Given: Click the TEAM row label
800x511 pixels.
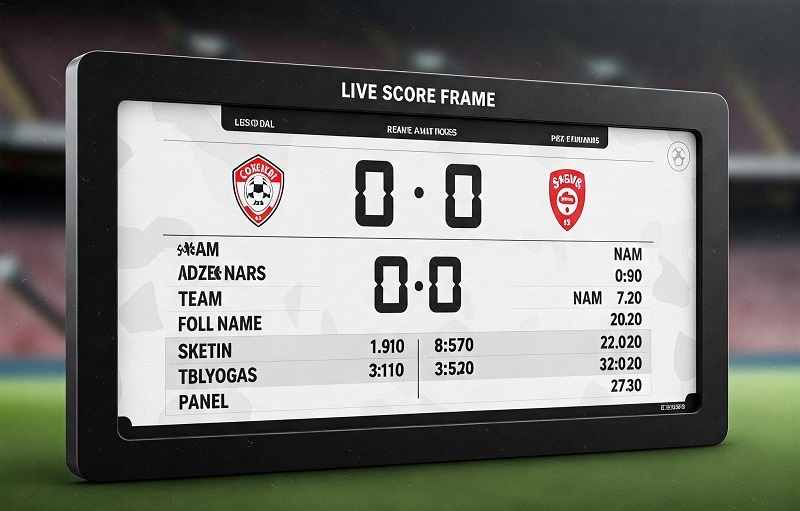Looking at the screenshot, I should [200, 298].
